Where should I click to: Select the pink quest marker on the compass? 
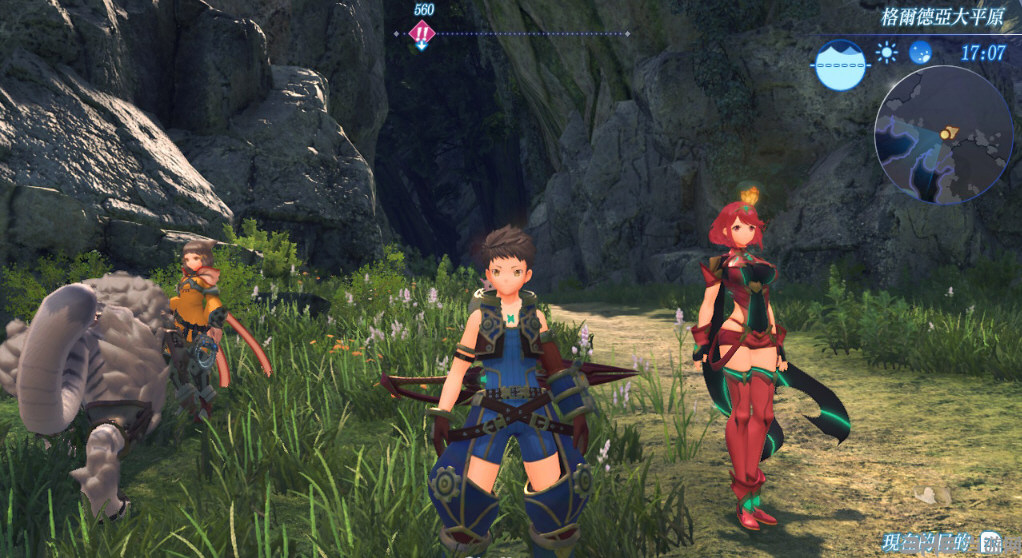(423, 33)
